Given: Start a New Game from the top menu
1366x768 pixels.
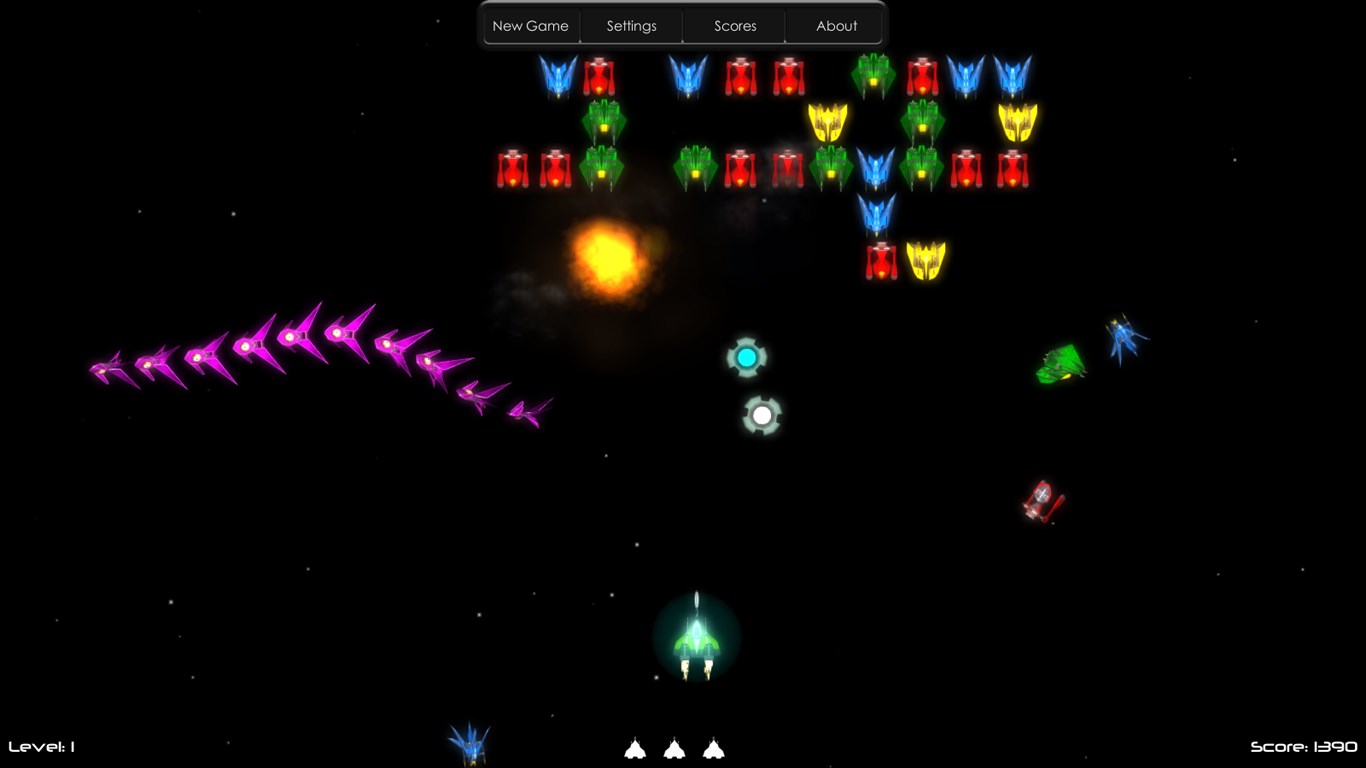Looking at the screenshot, I should tap(530, 26).
